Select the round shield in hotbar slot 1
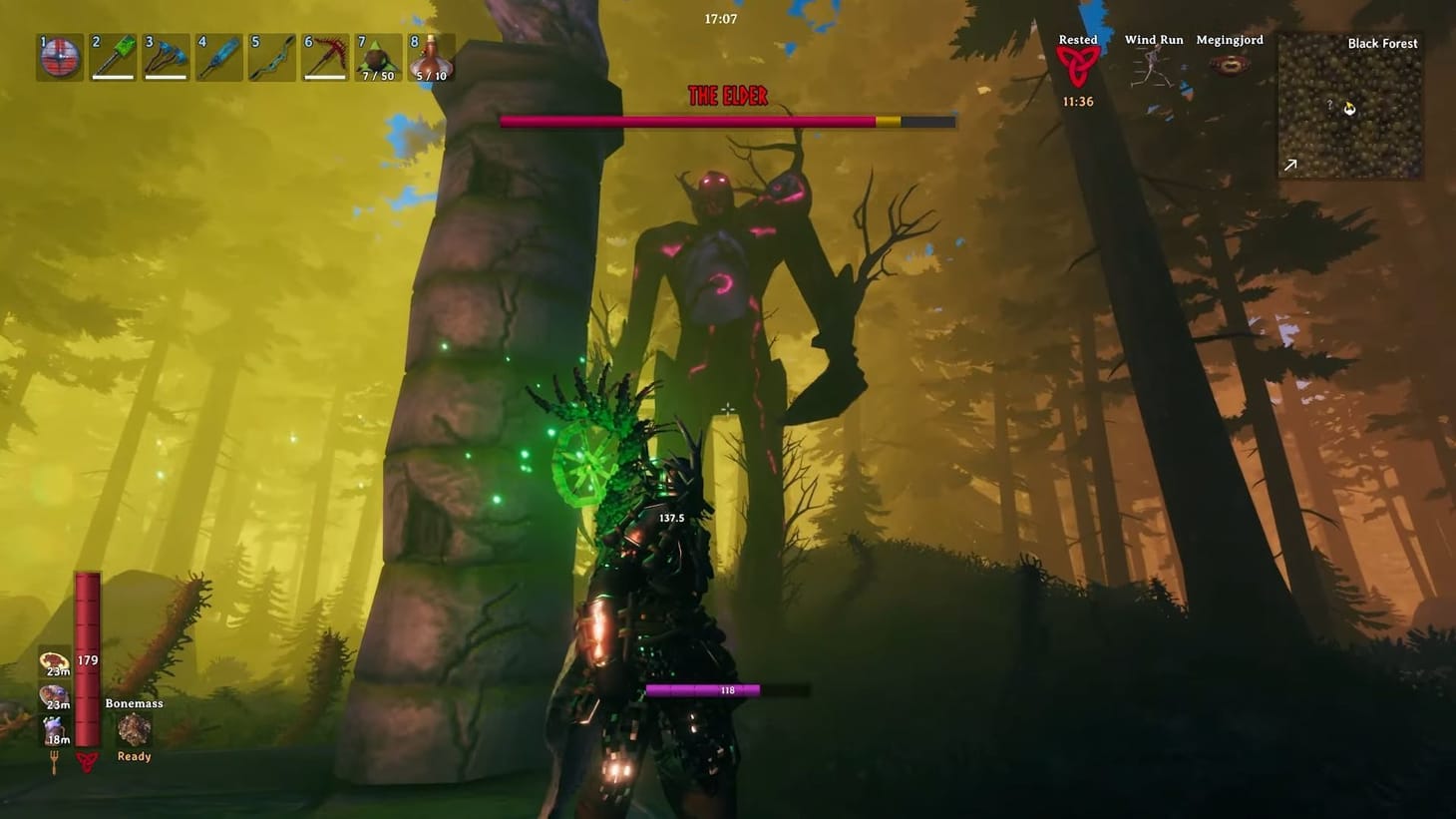The width and height of the screenshot is (1456, 819). tap(59, 58)
